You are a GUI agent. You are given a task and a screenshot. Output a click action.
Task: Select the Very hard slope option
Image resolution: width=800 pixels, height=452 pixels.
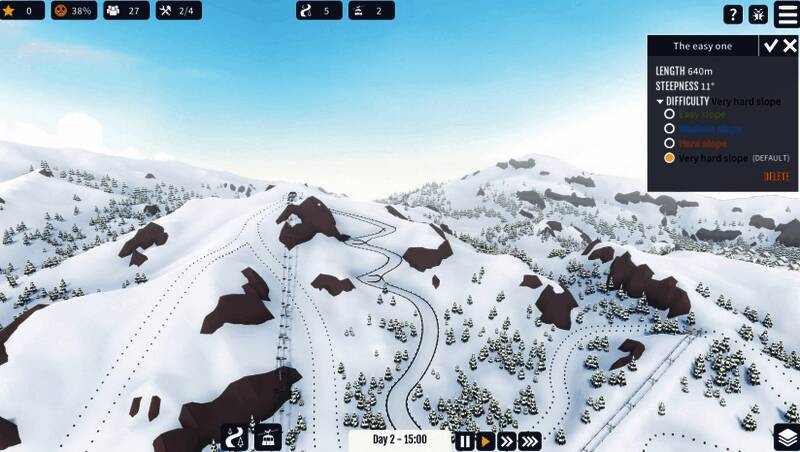[669, 158]
